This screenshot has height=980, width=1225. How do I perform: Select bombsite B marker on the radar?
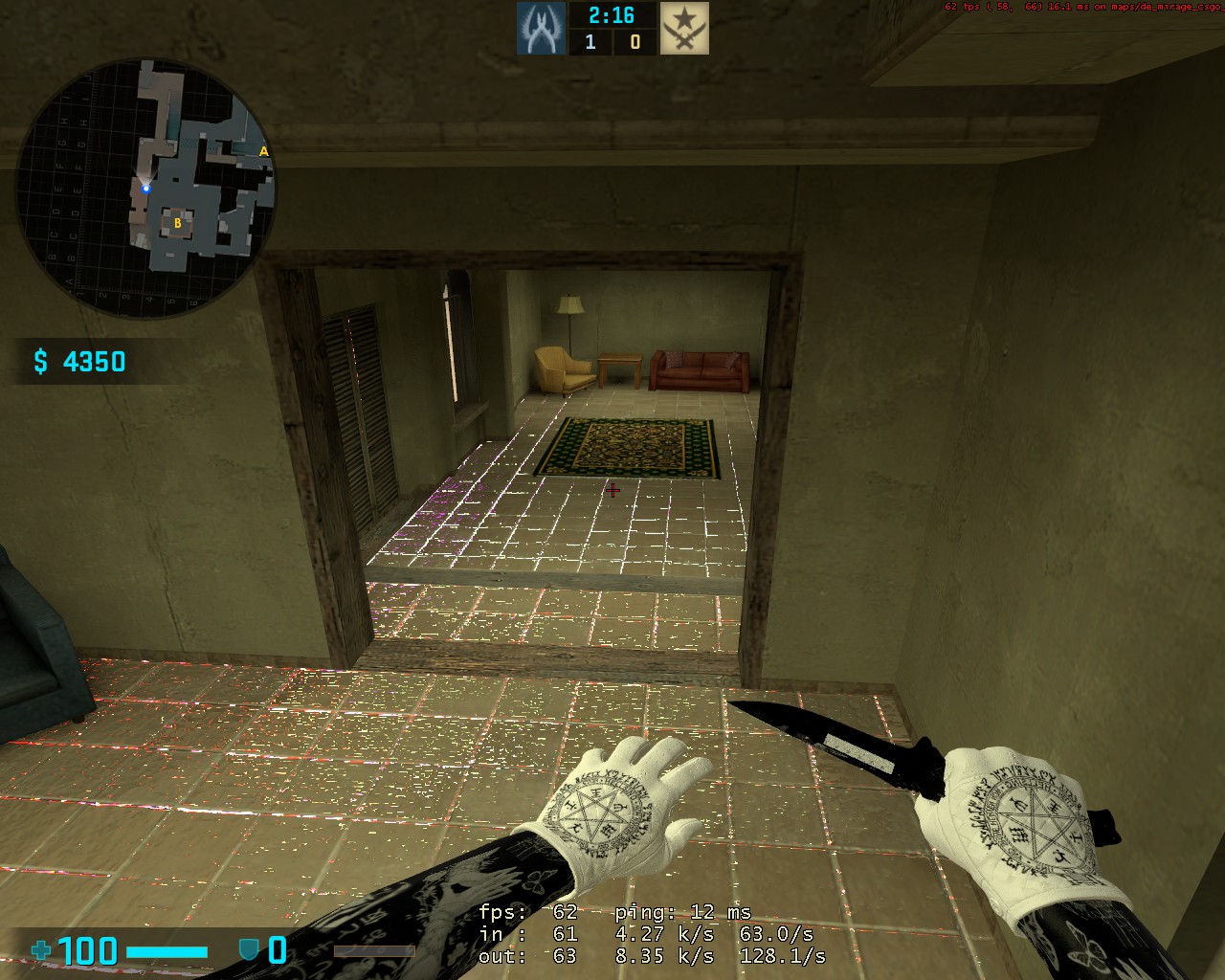[177, 224]
